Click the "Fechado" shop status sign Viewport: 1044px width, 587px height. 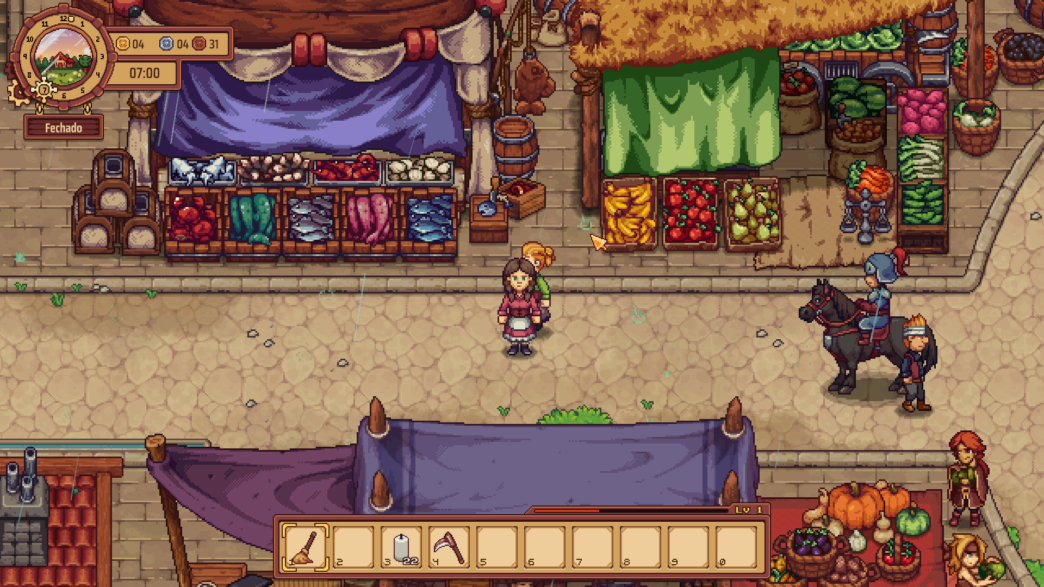point(63,128)
